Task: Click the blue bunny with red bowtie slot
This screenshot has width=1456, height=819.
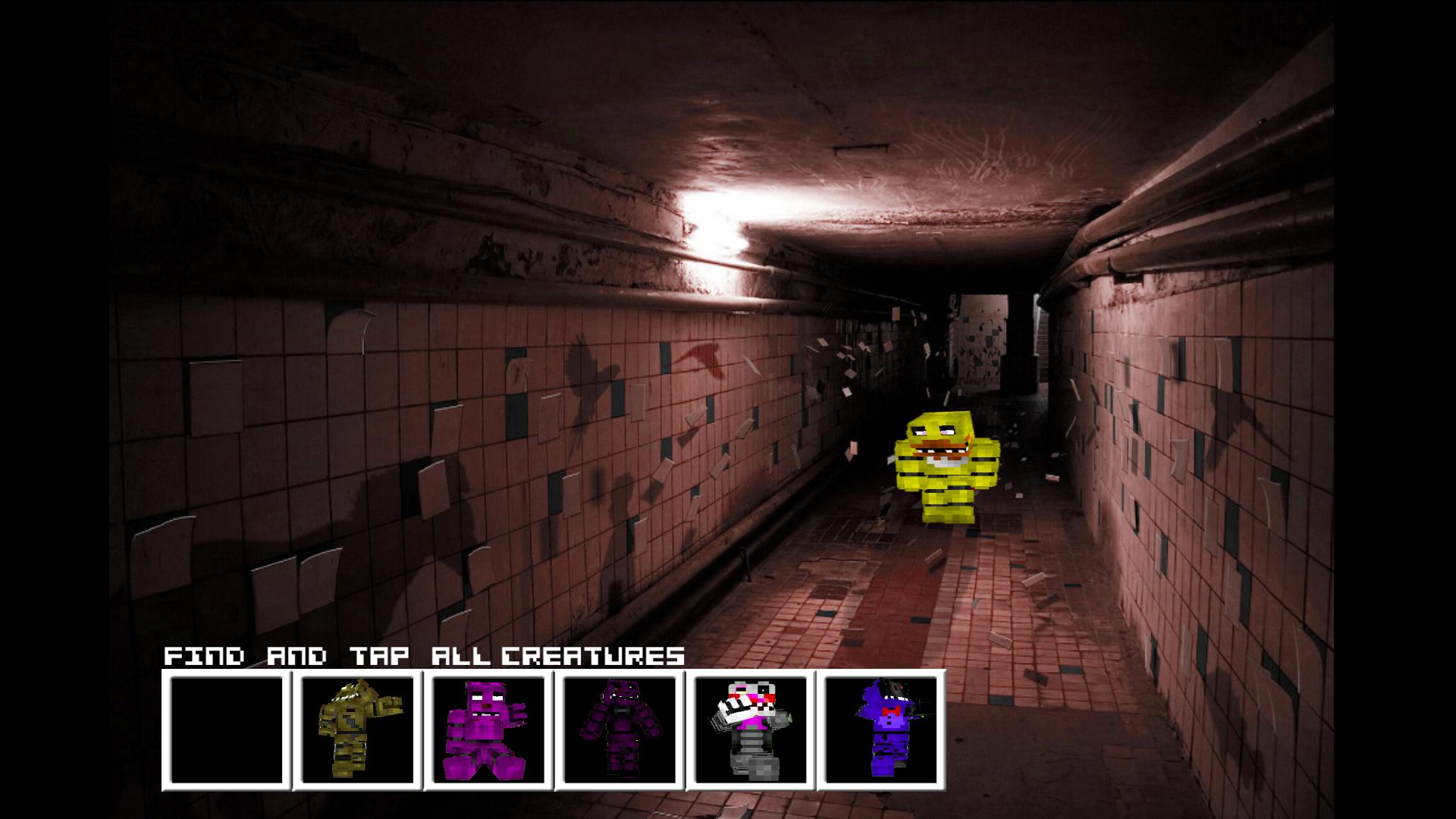Action: tap(881, 730)
